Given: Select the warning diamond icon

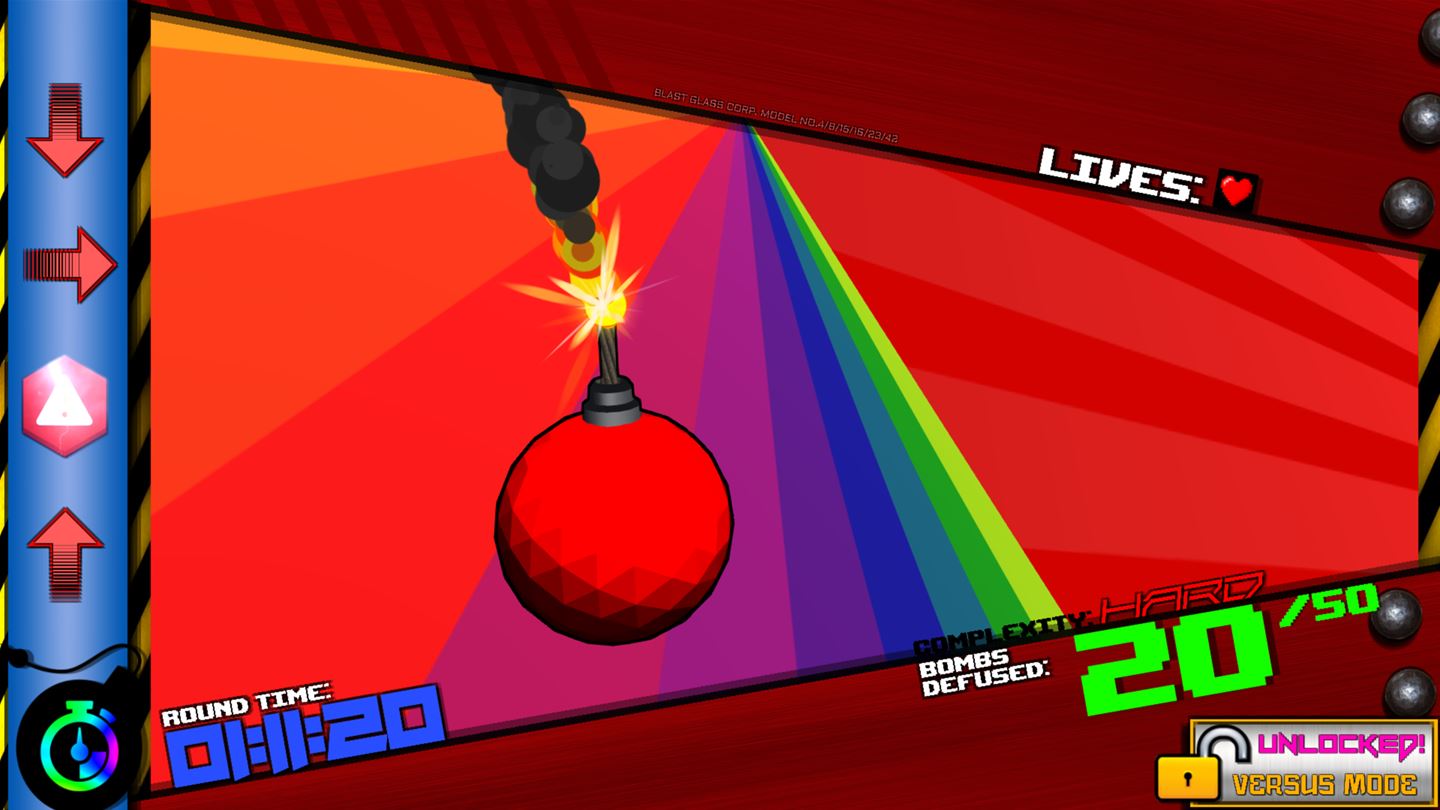Looking at the screenshot, I should 66,405.
